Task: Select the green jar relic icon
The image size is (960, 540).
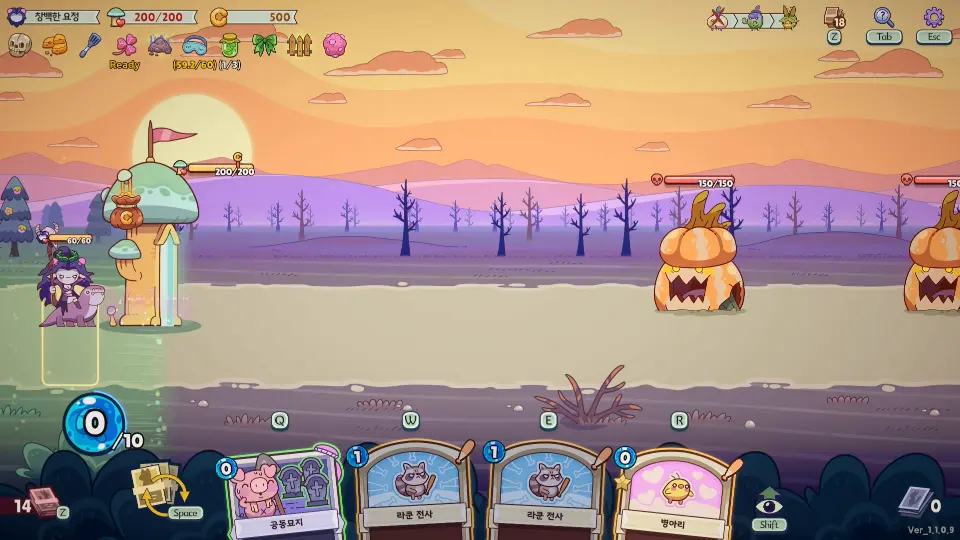Action: 229,45
